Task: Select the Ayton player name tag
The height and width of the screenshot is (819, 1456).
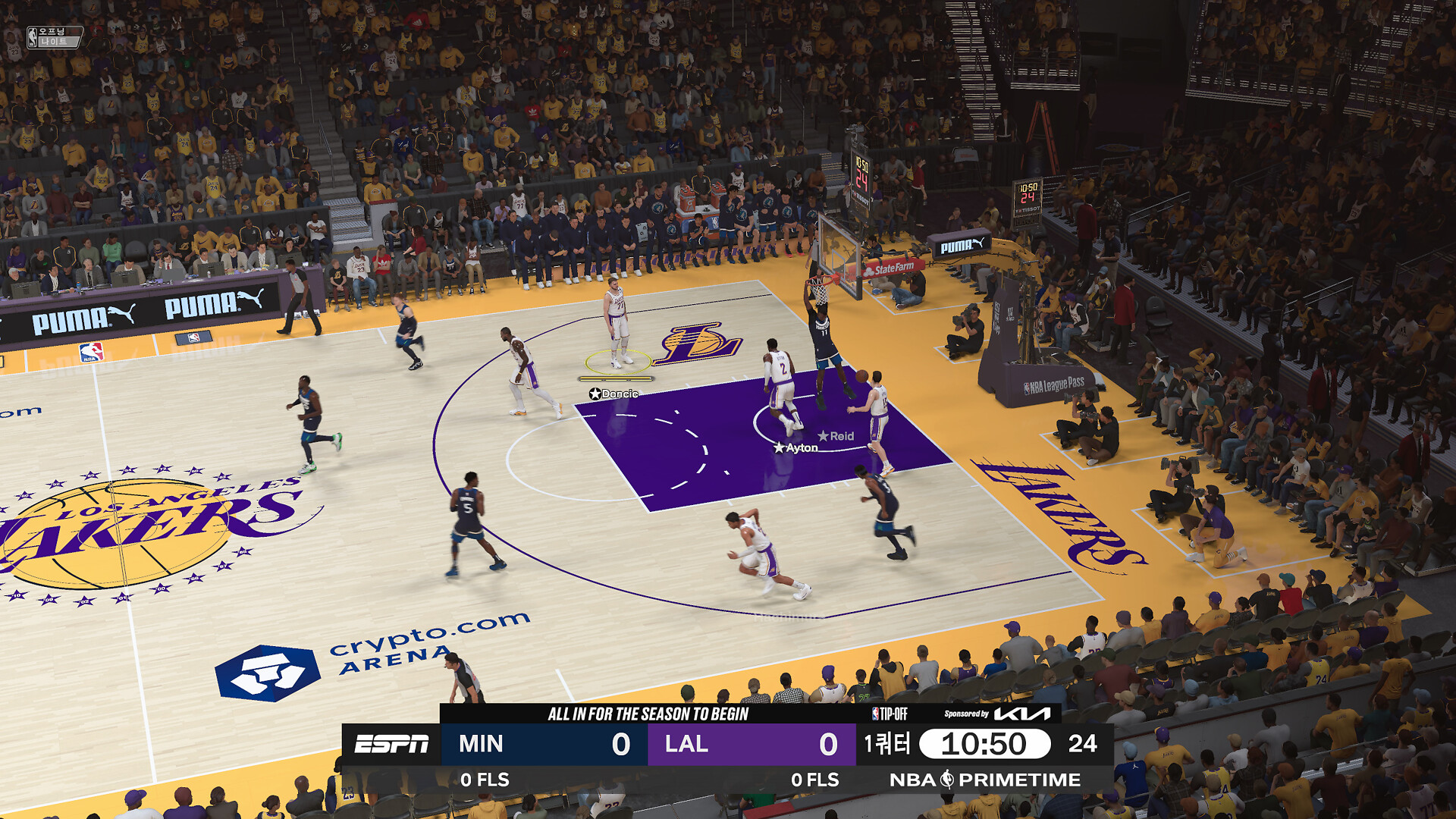Action: [796, 447]
